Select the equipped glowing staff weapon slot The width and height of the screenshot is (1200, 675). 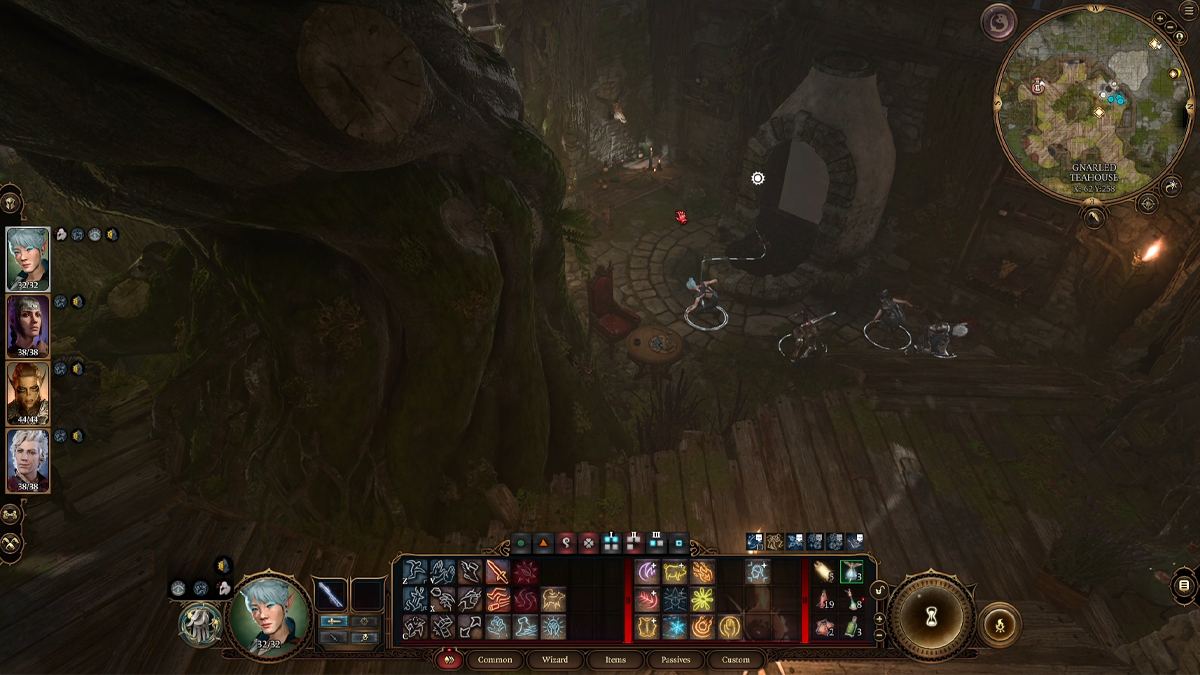(329, 594)
